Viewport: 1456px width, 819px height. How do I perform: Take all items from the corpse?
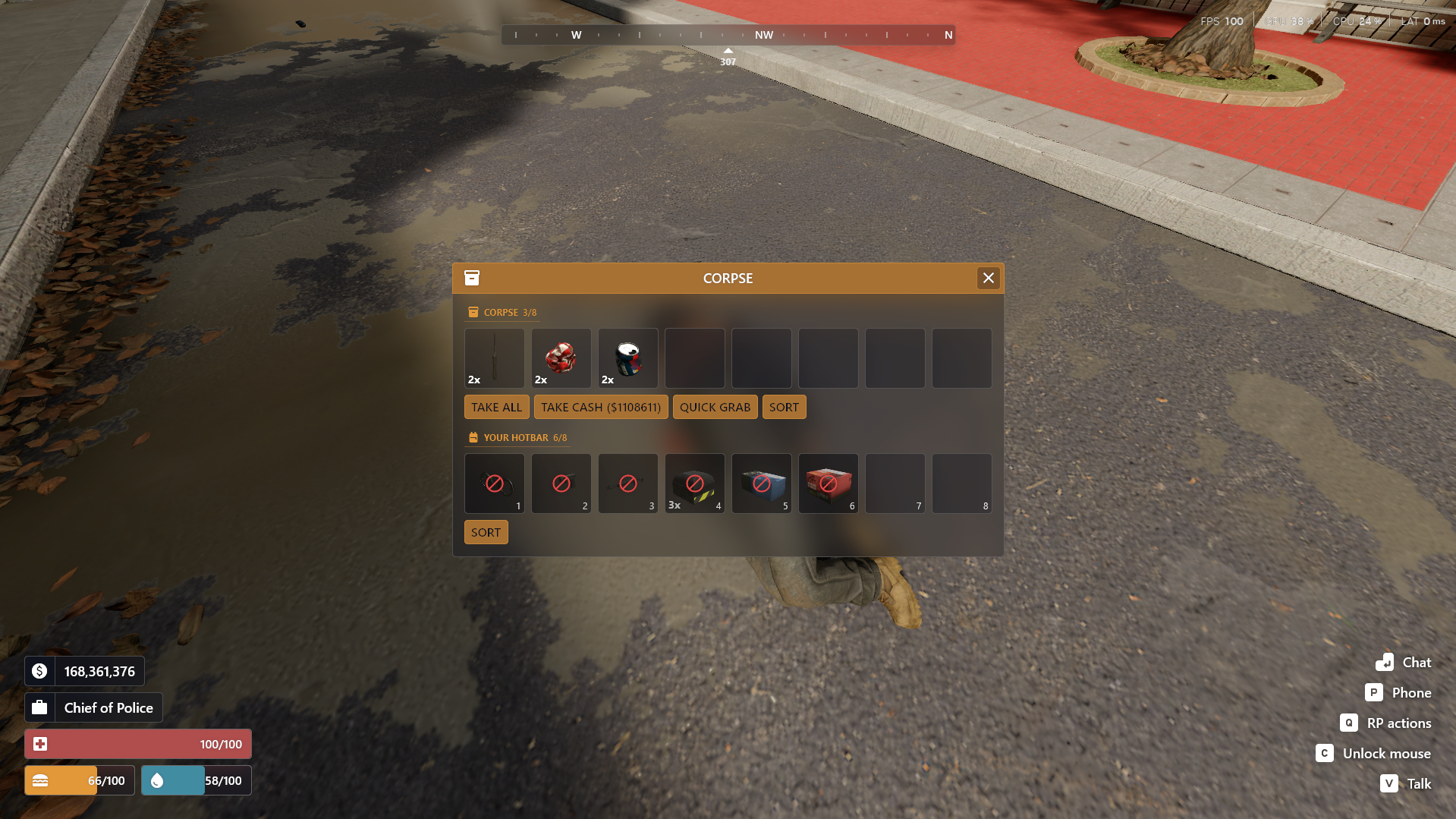[x=496, y=407]
